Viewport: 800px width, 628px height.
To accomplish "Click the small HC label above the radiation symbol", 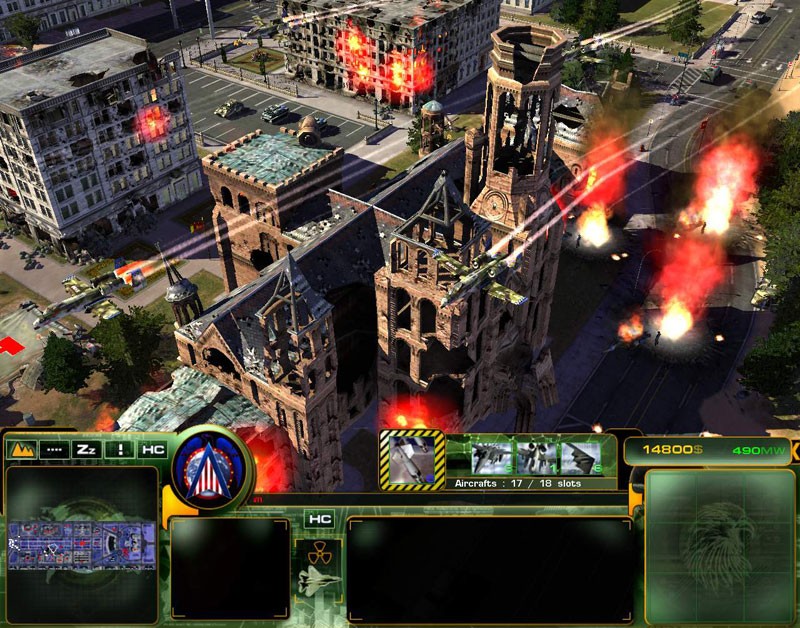I will [319, 519].
